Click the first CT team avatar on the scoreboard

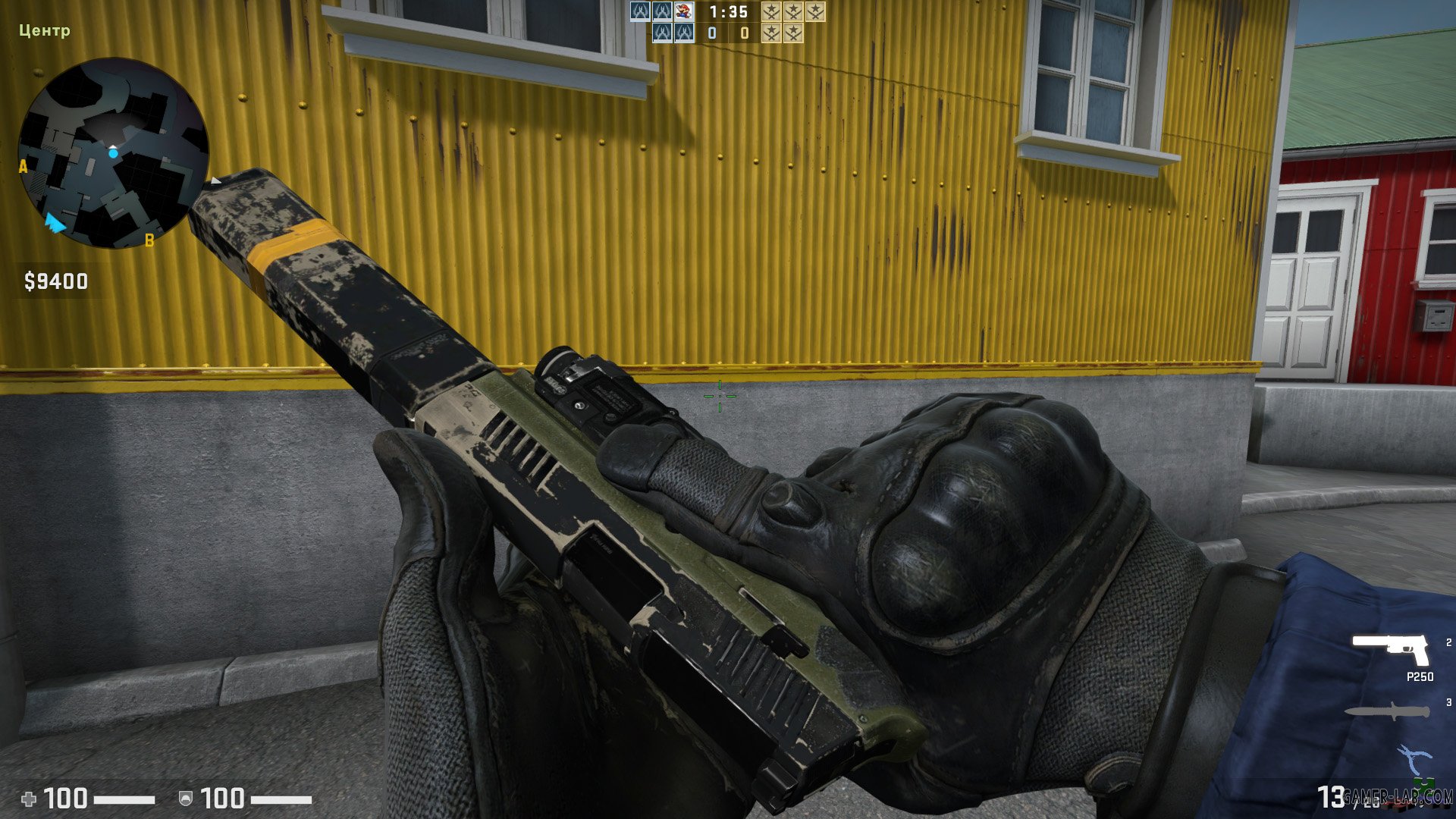639,11
